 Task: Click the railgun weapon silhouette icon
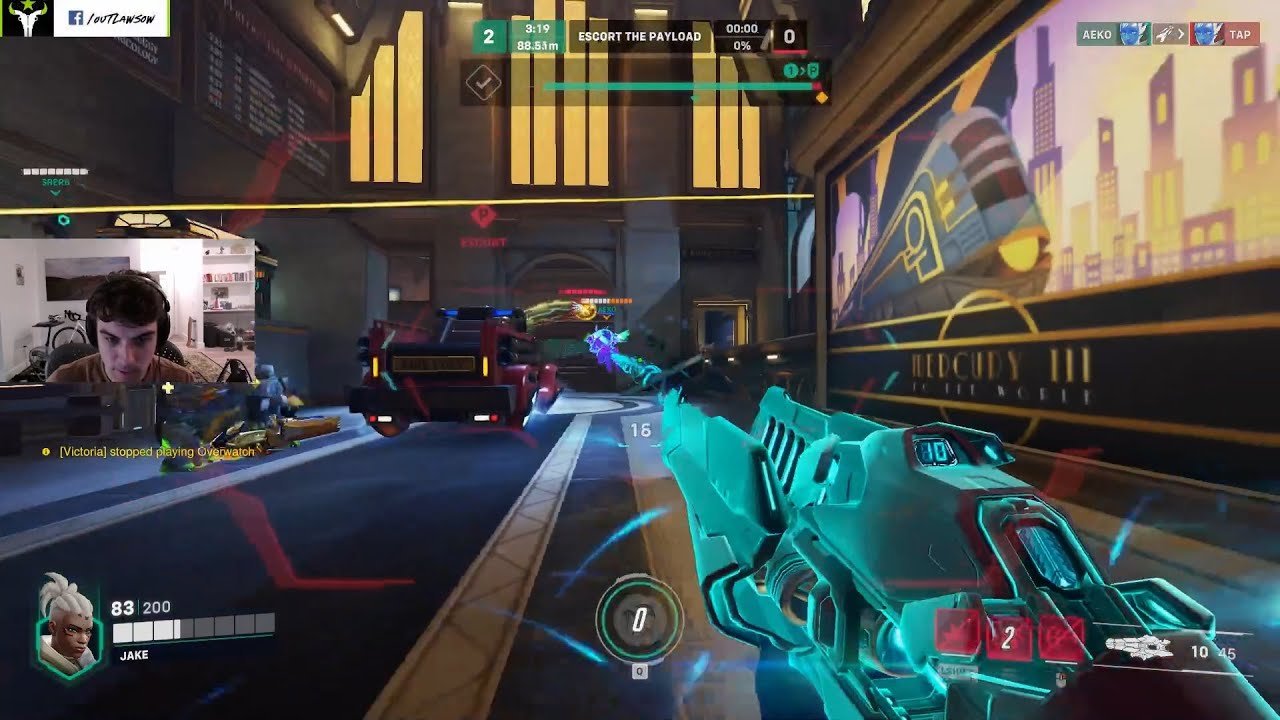(1138, 649)
